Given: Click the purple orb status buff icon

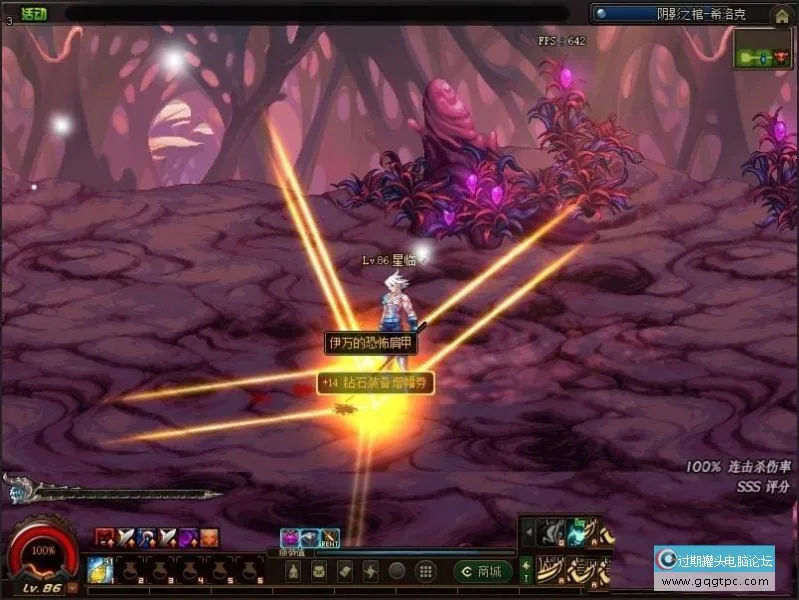Looking at the screenshot, I should click(187, 538).
